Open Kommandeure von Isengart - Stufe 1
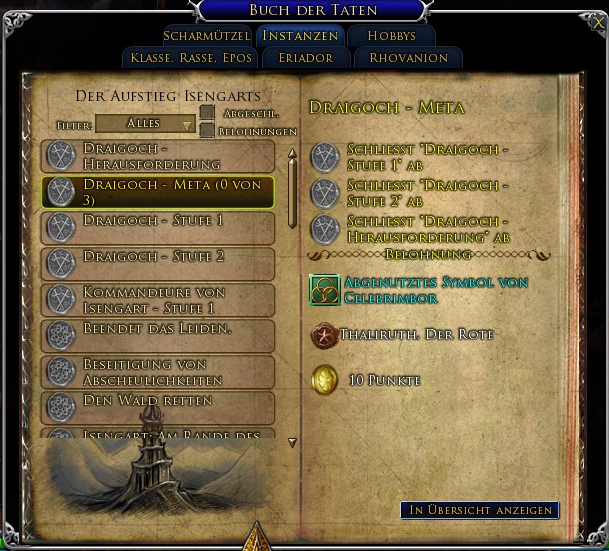This screenshot has width=609, height=551. pyautogui.click(x=158, y=300)
